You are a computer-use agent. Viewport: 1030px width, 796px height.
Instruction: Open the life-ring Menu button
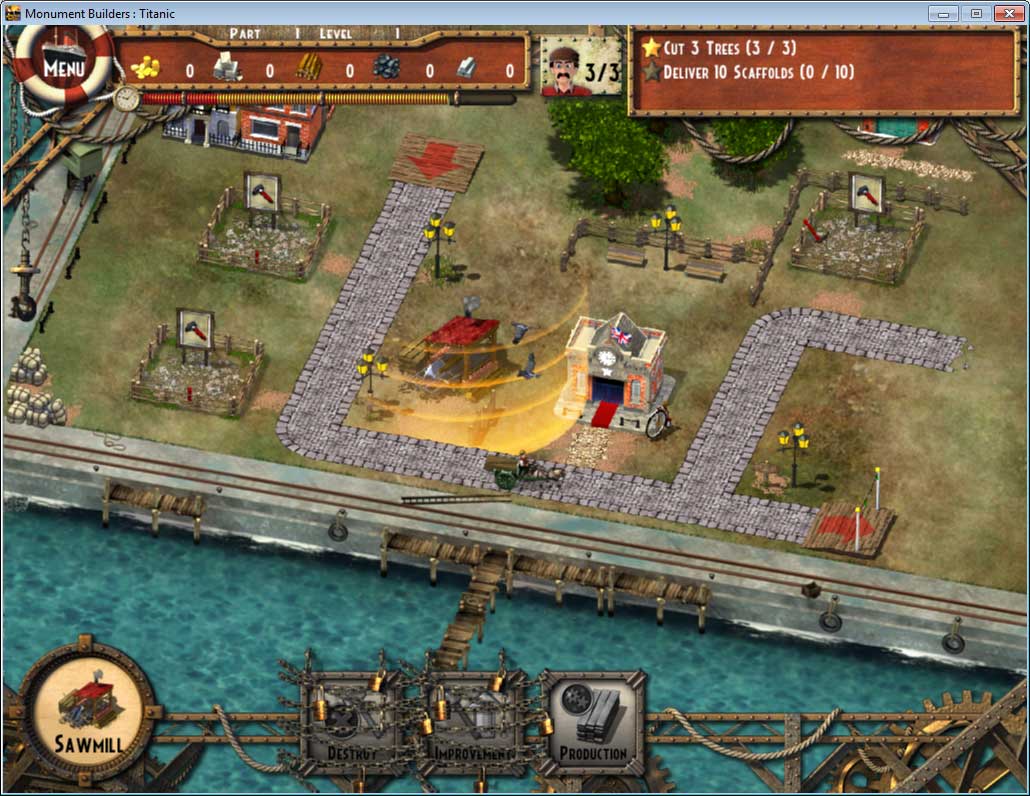[x=62, y=68]
